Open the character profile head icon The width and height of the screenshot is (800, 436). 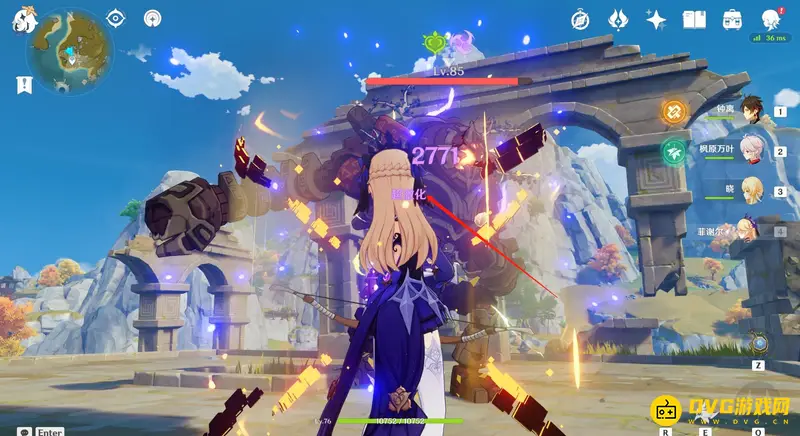[x=771, y=19]
